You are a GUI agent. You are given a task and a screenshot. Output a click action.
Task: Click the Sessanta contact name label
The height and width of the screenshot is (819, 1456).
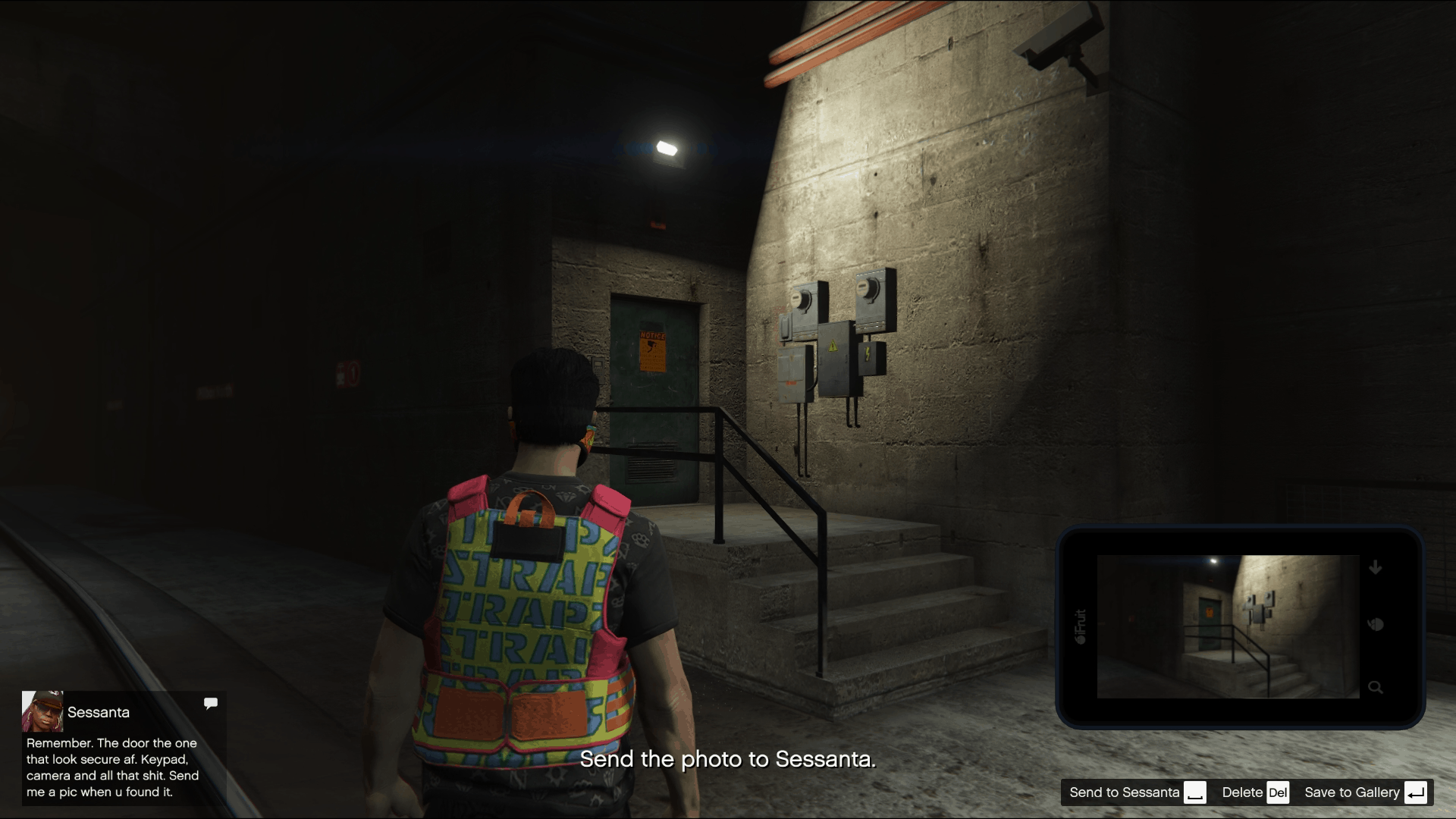pyautogui.click(x=99, y=713)
